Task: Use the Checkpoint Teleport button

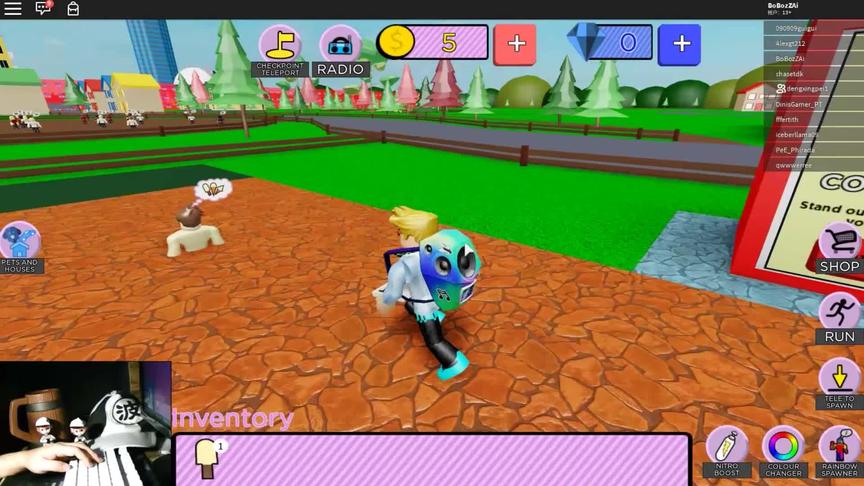Action: 280,50
